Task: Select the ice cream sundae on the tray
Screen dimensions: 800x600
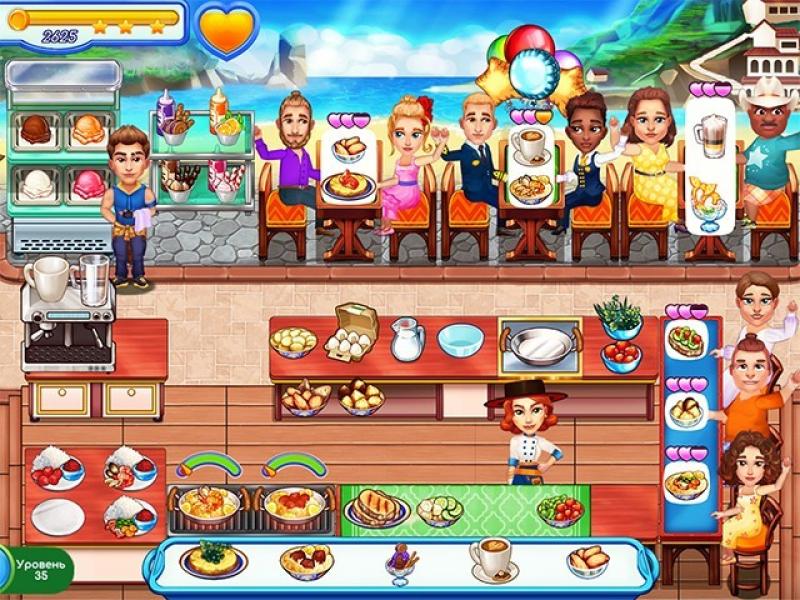Action: click(x=400, y=560)
